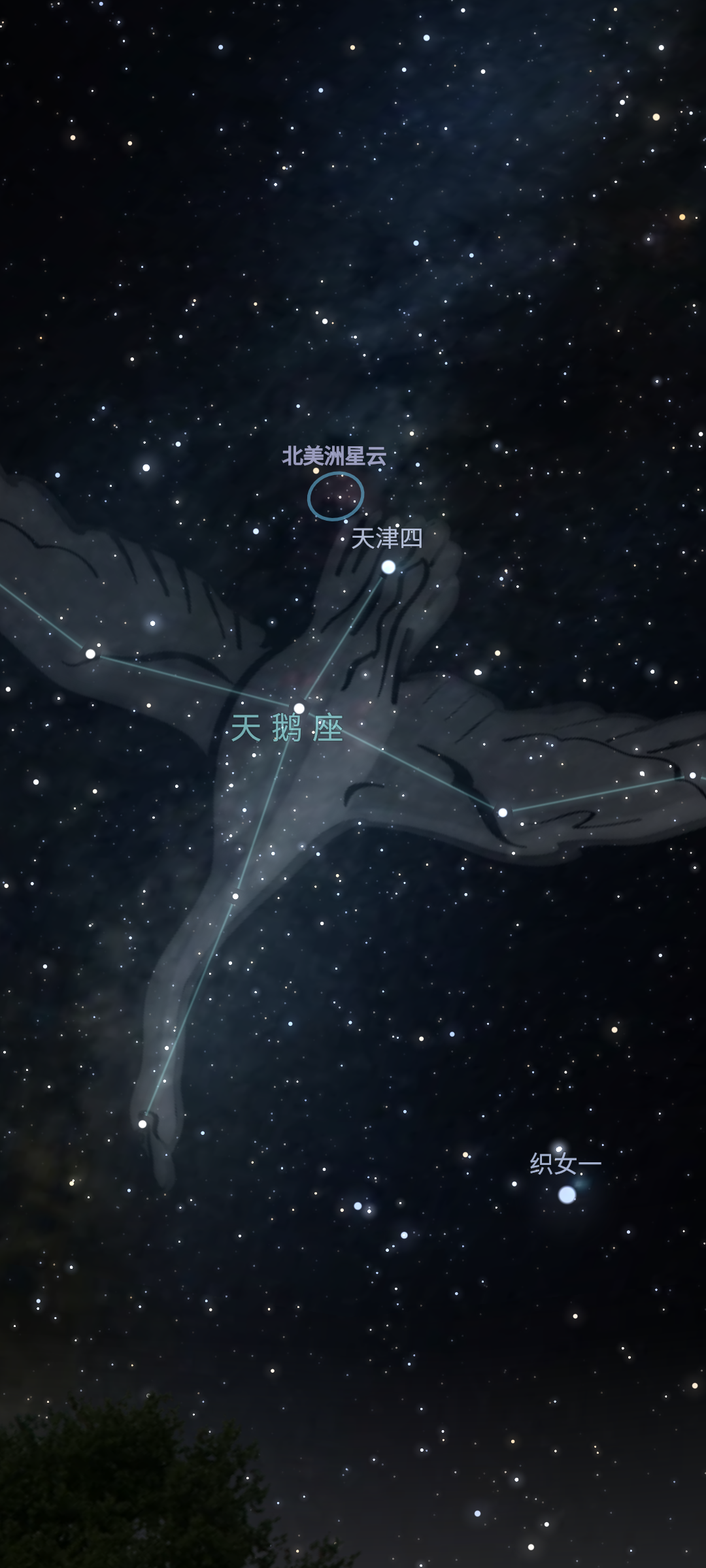Screen dimensions: 706x1568
Task: Select the star labeled 天津四
Action: coord(388,566)
